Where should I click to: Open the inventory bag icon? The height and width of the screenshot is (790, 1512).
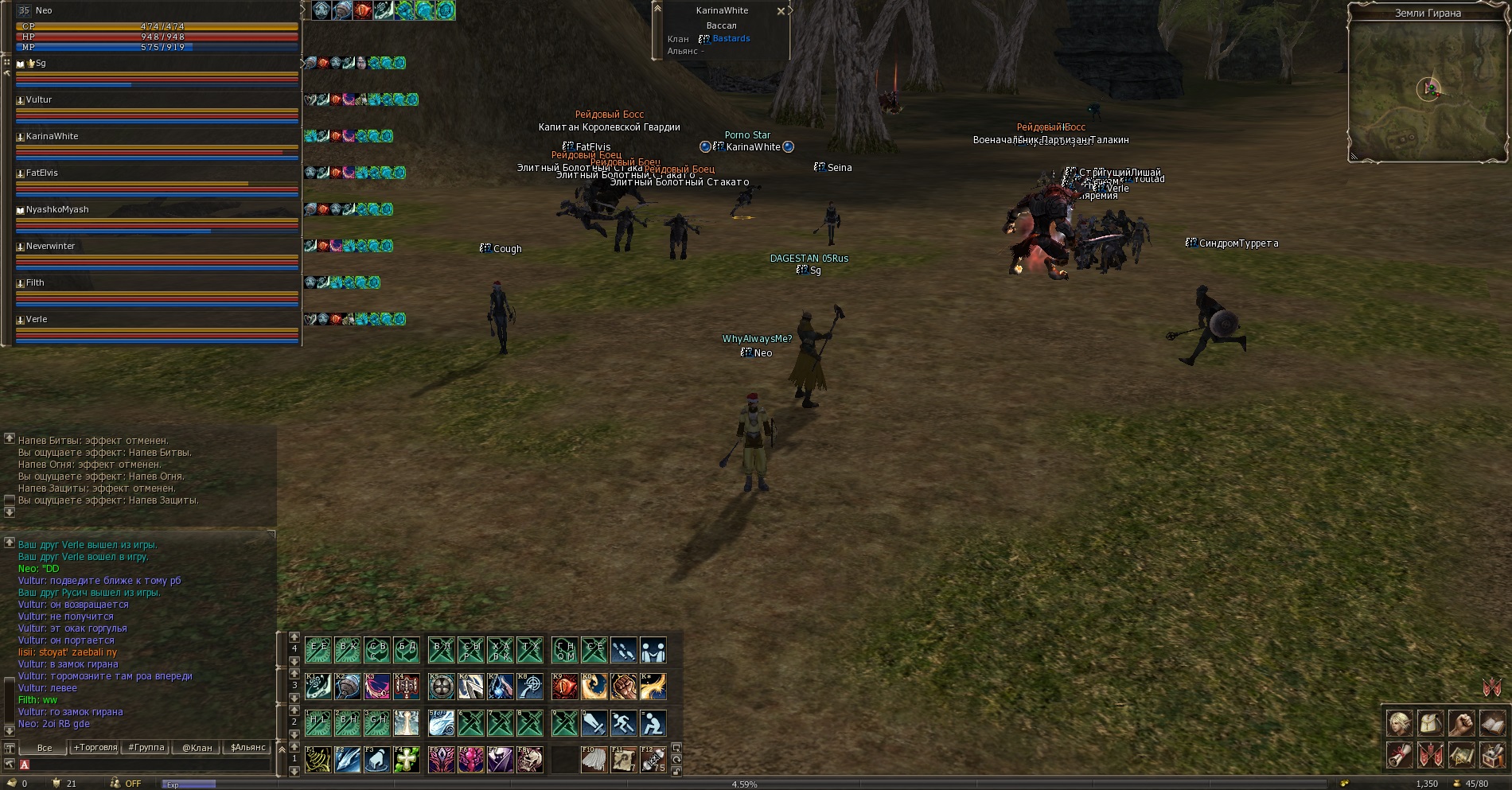[1430, 723]
